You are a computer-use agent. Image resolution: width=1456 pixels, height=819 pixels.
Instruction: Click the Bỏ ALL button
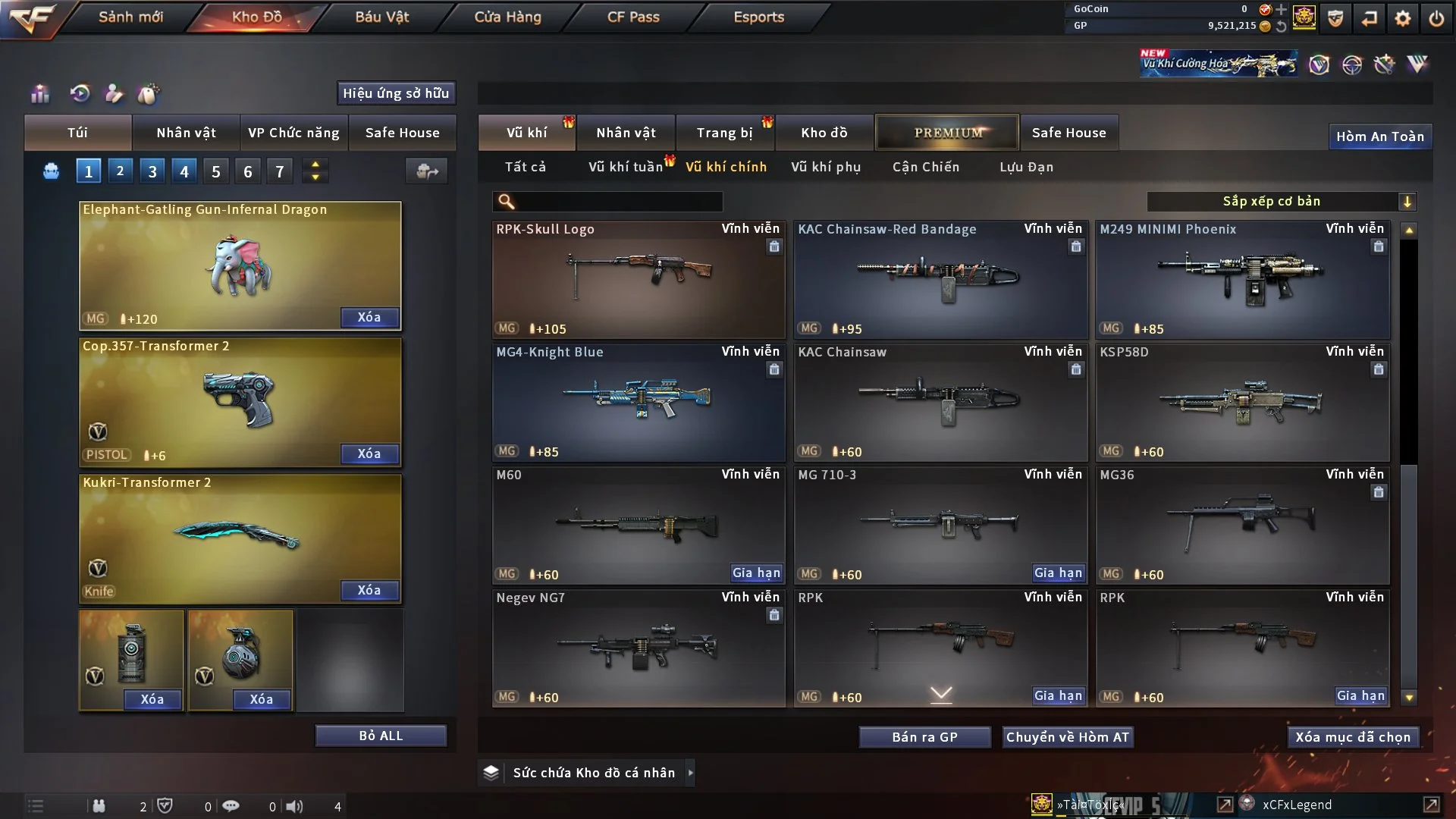click(381, 736)
